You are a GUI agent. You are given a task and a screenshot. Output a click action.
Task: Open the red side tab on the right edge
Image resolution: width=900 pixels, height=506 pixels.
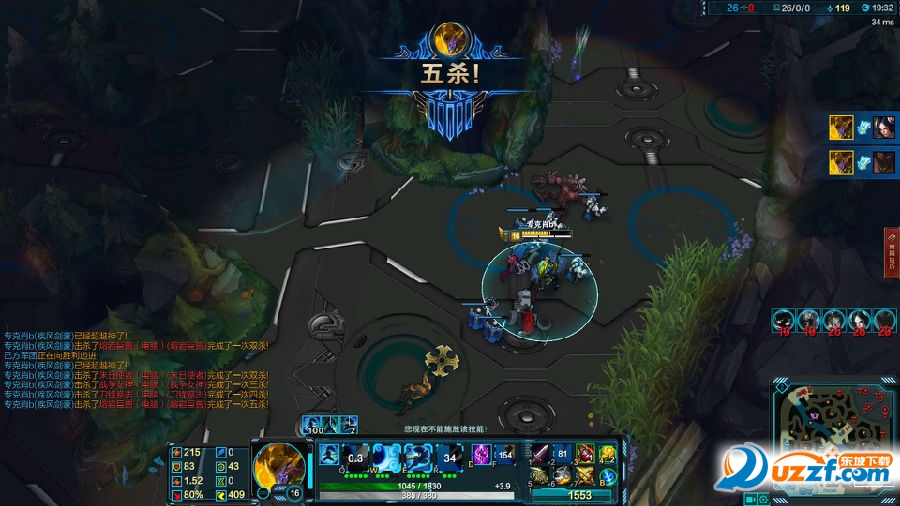coord(890,253)
